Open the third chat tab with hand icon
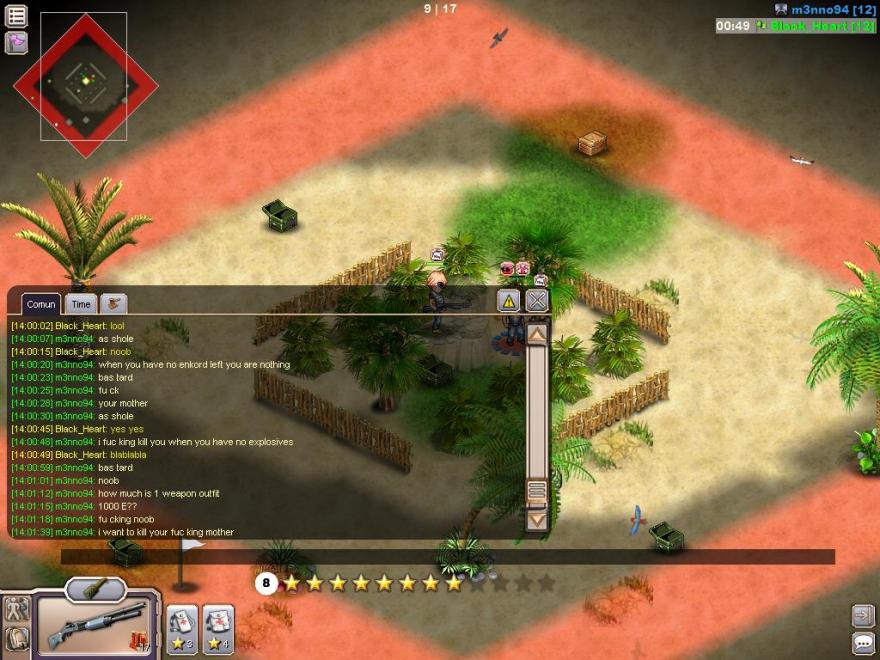Image resolution: width=880 pixels, height=660 pixels. click(x=114, y=303)
